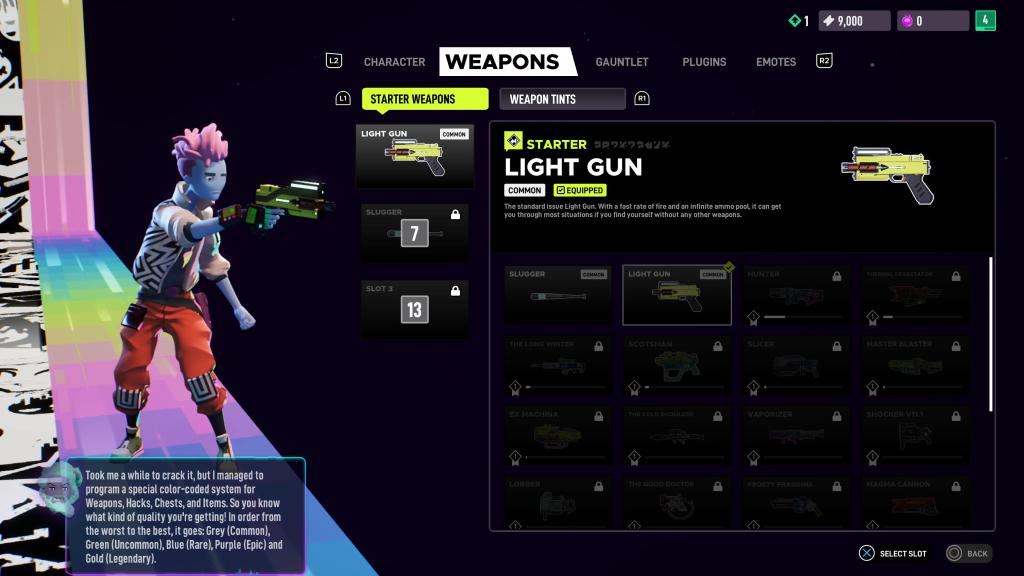This screenshot has width=1024, height=576.
Task: Select the Weapon Tints sub-tab
Action: click(x=562, y=99)
